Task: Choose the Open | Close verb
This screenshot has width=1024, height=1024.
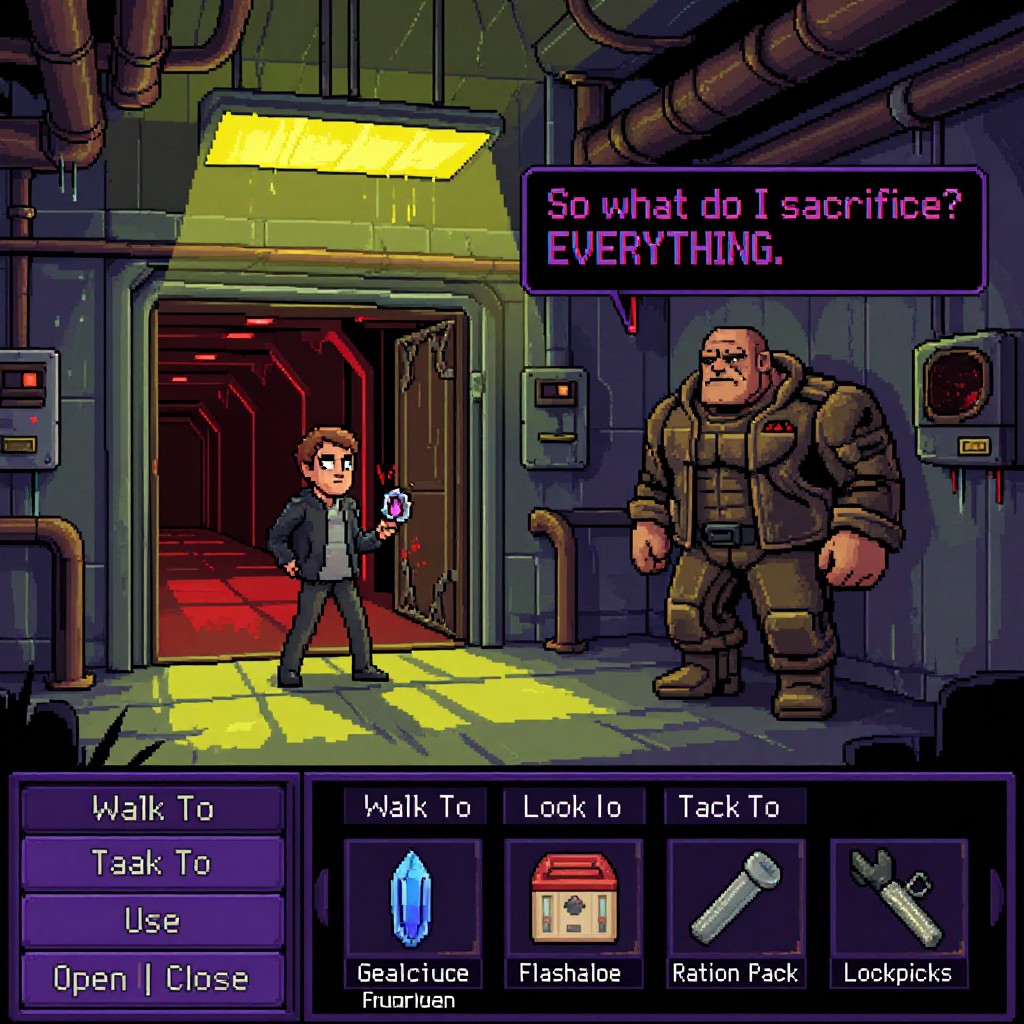Action: click(x=152, y=978)
